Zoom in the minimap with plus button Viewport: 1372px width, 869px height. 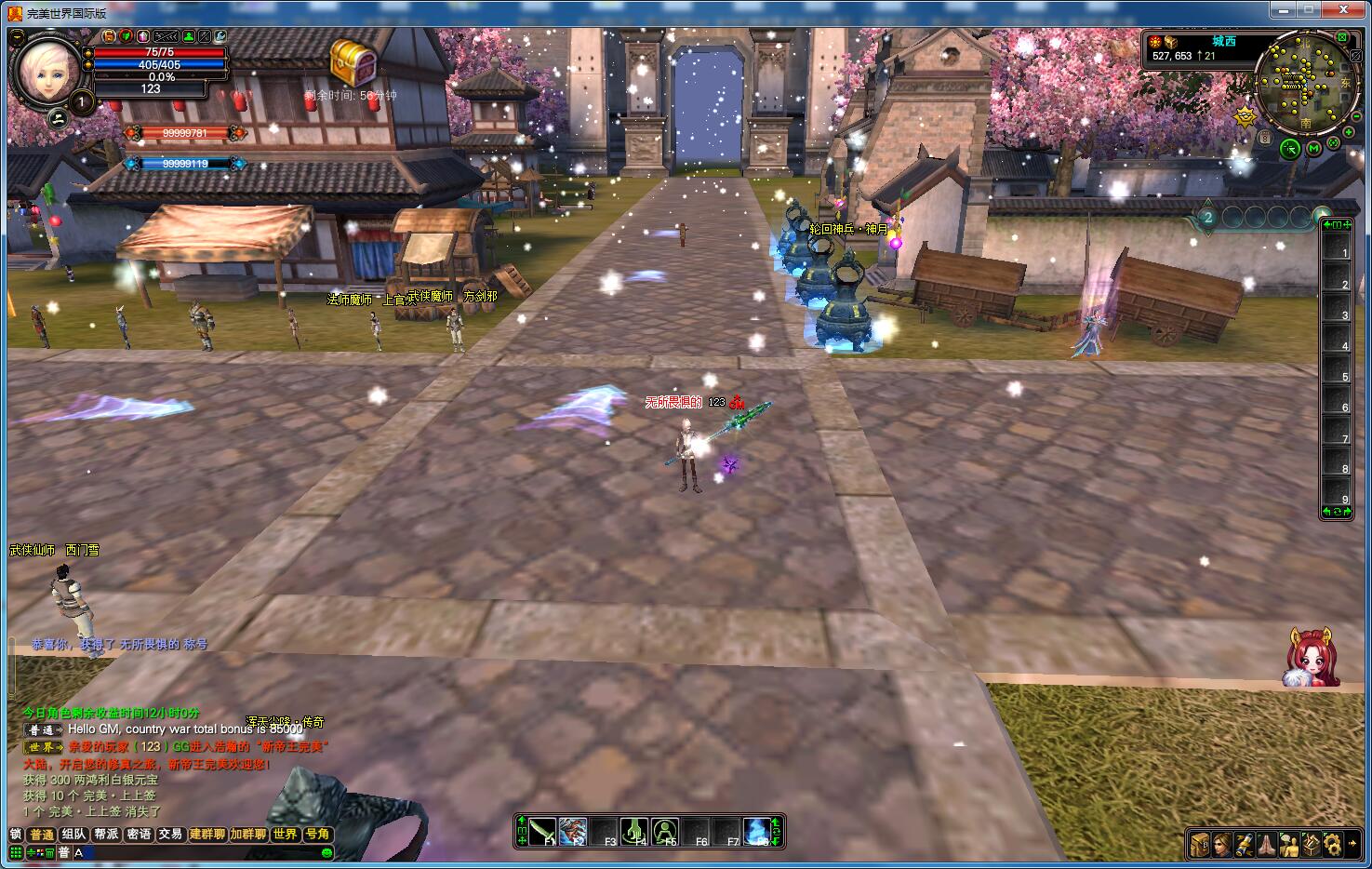[x=1349, y=132]
